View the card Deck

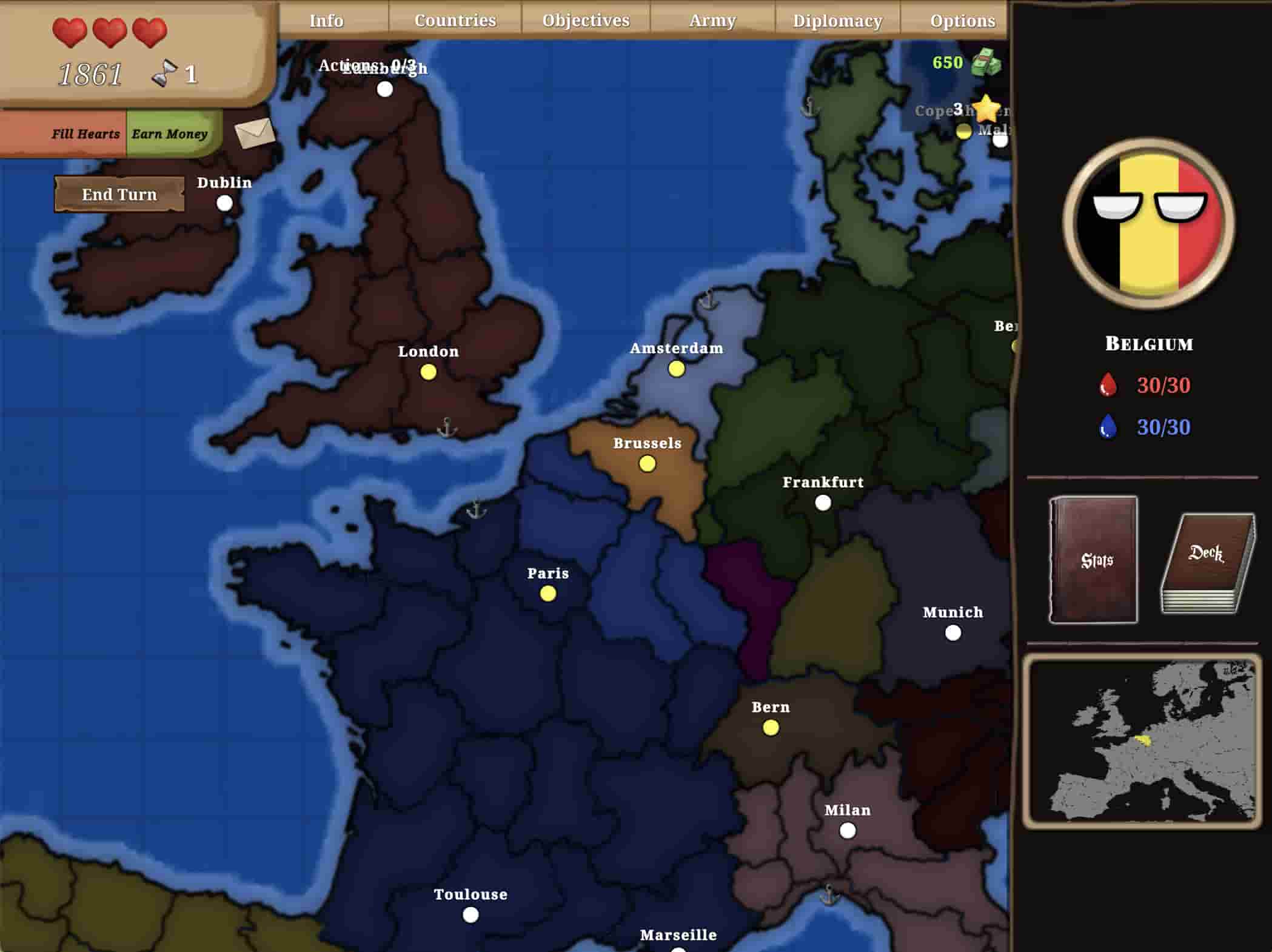1207,564
